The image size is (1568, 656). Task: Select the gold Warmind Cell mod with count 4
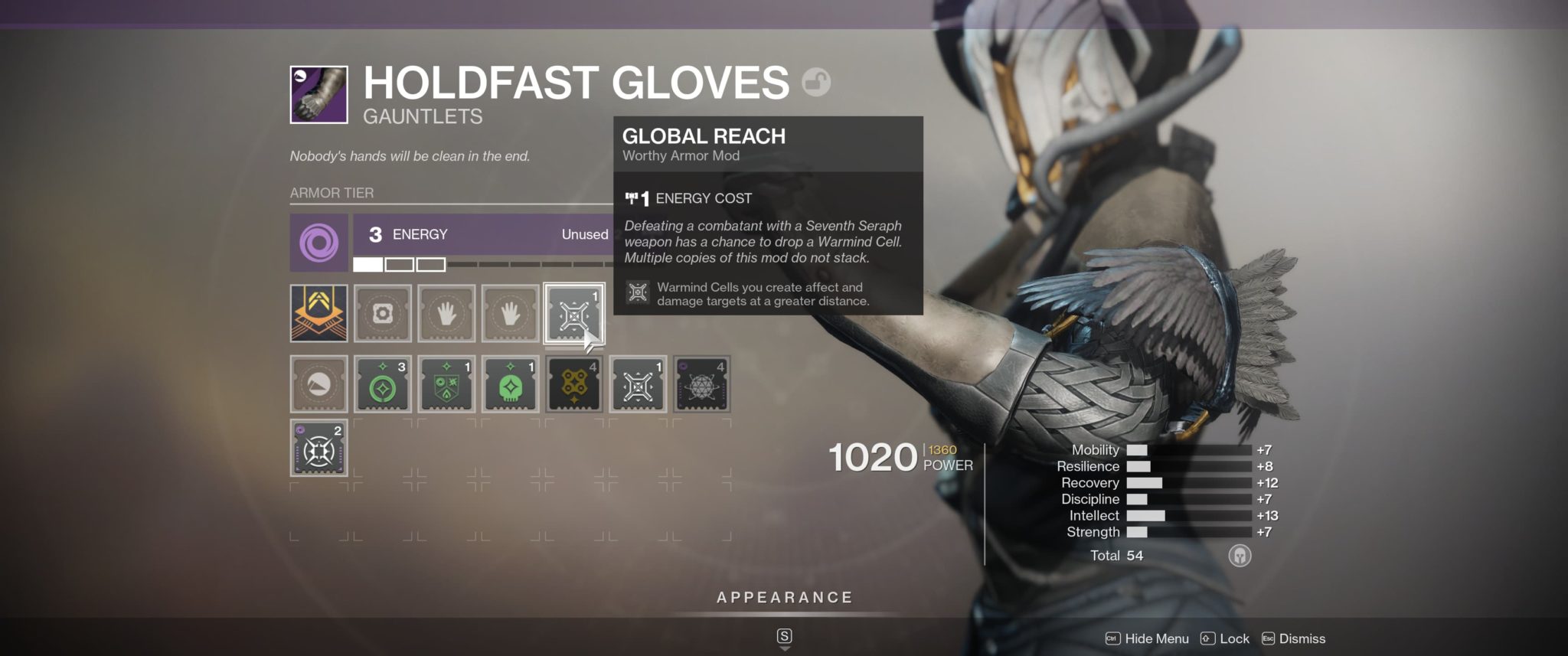(574, 384)
